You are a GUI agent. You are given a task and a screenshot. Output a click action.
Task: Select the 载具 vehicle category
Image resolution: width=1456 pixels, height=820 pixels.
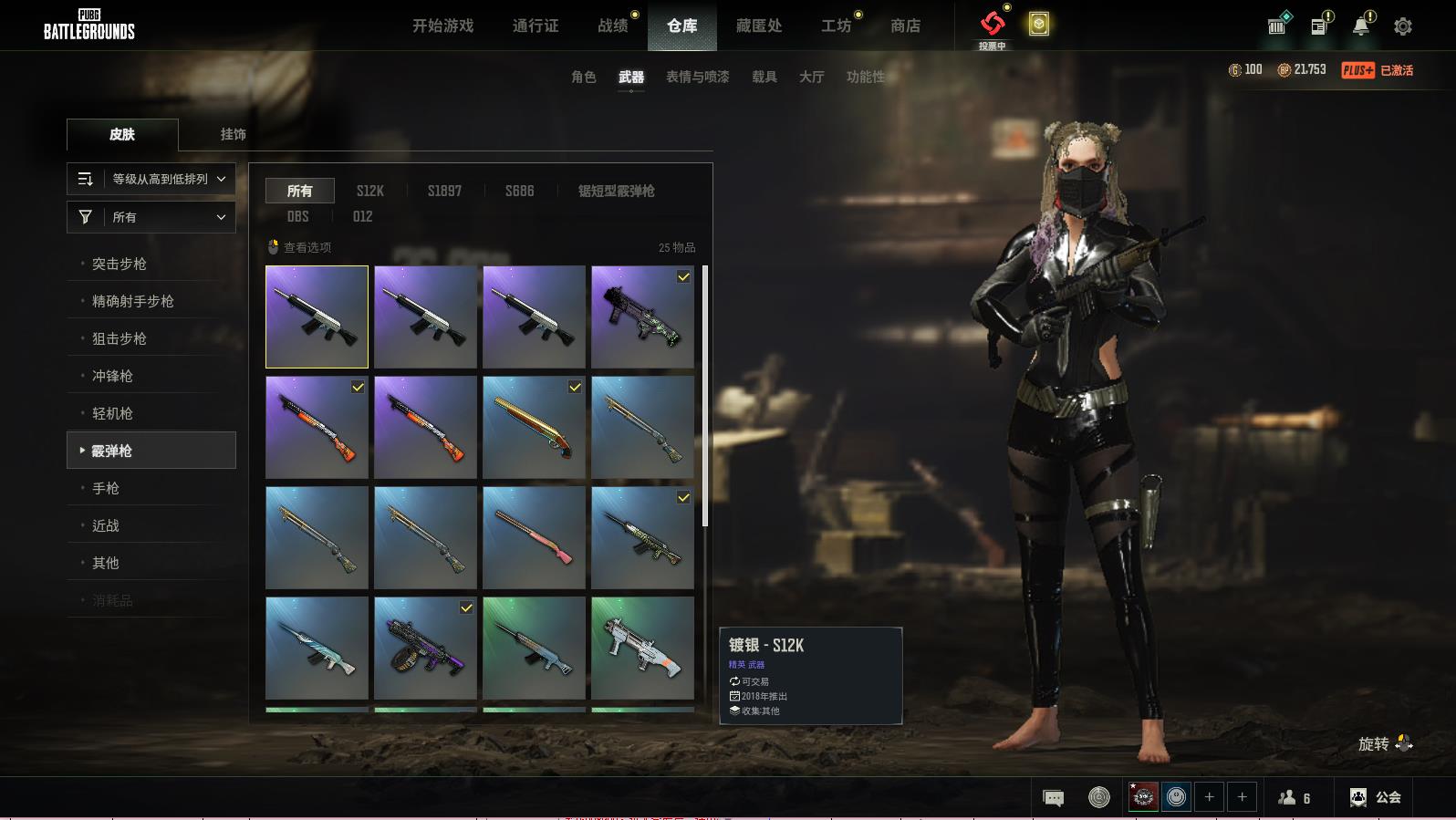tap(764, 77)
